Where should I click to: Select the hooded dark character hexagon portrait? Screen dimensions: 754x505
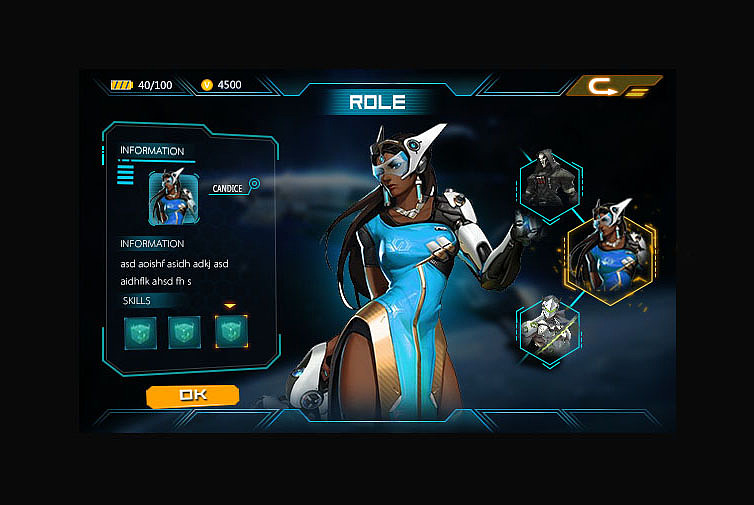pyautogui.click(x=550, y=184)
